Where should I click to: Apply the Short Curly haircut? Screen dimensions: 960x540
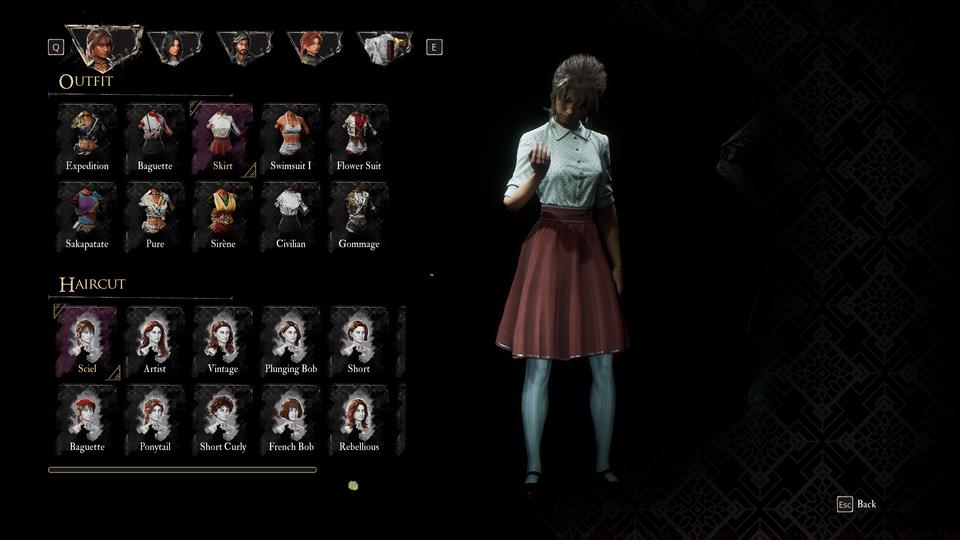223,419
